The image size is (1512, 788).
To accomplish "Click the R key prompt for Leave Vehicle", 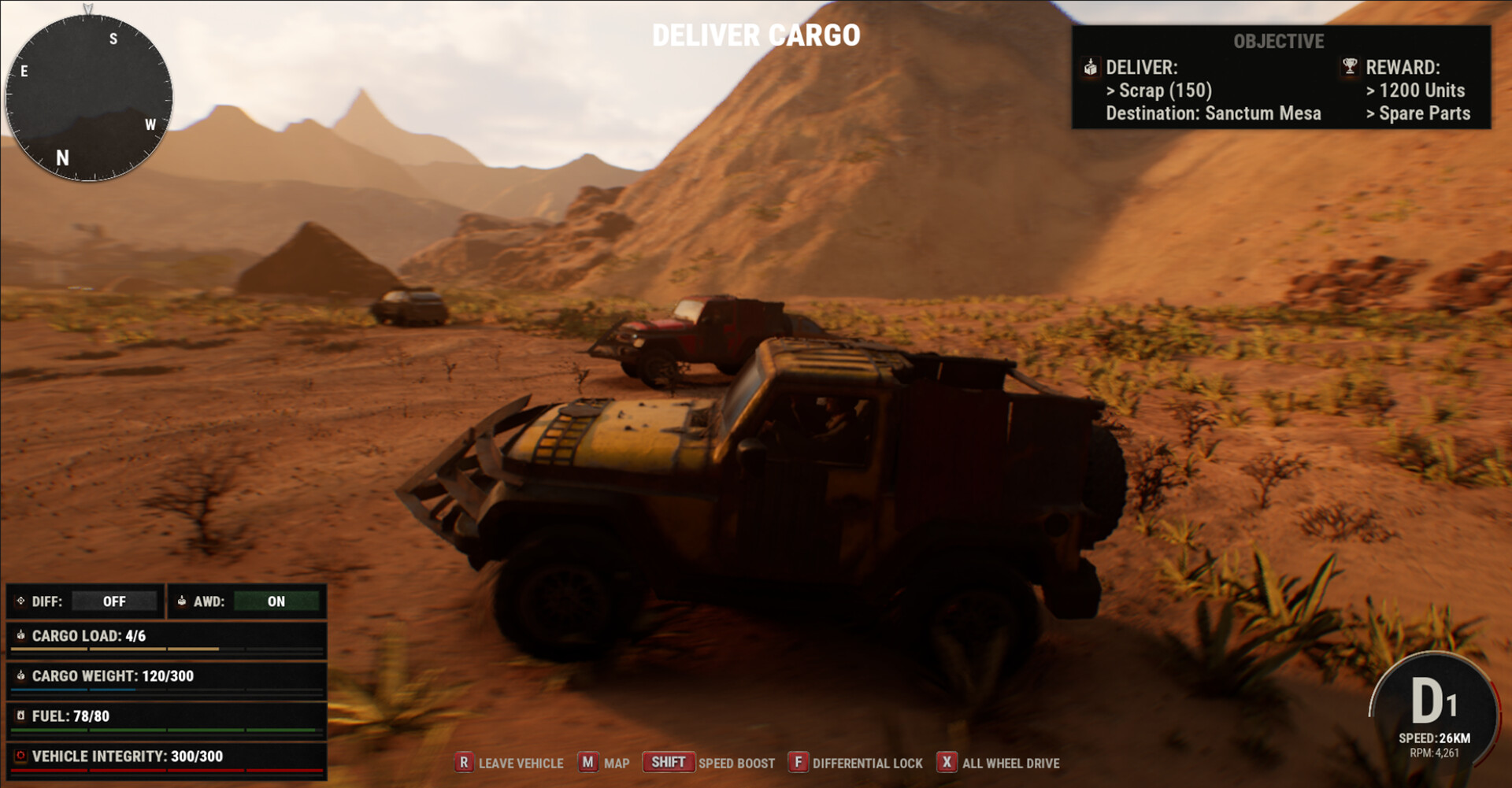I will coord(465,763).
